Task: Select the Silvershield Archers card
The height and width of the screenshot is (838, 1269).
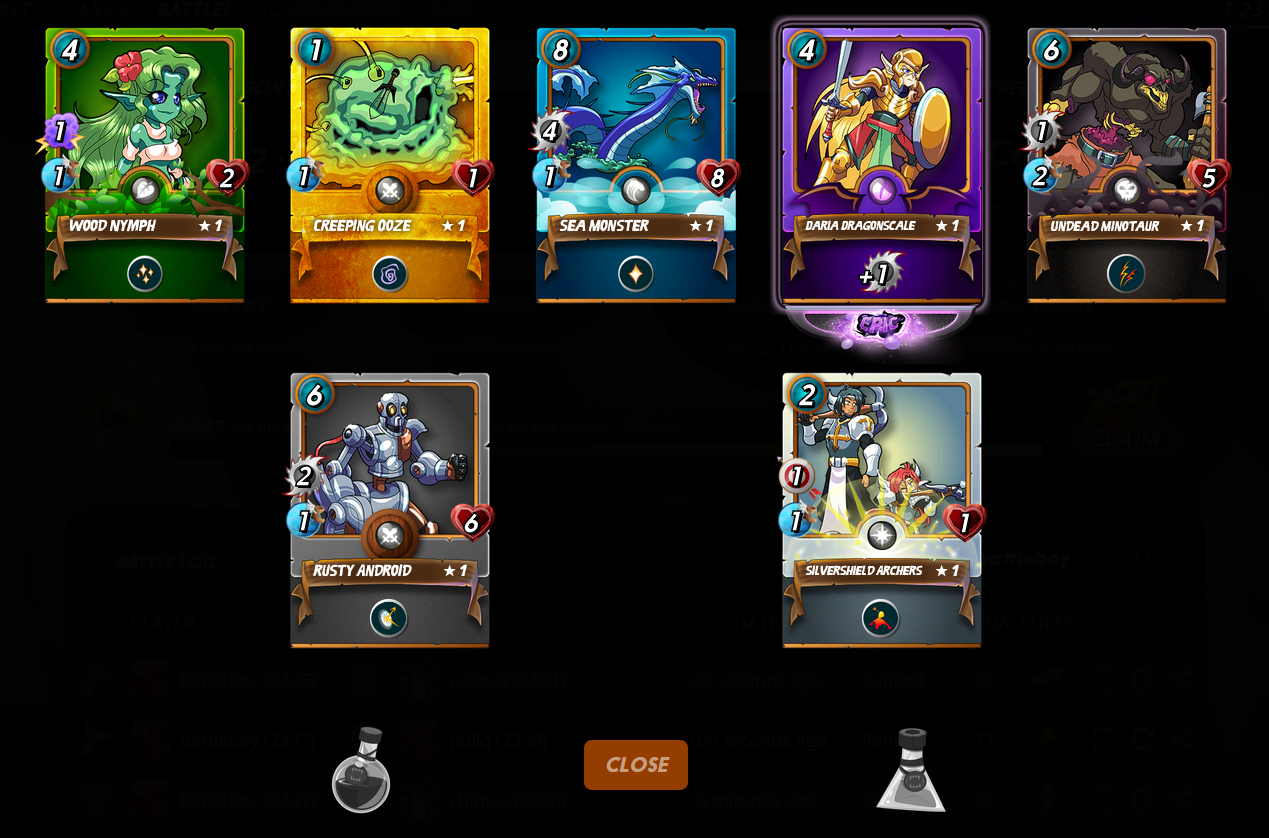Action: coord(881,510)
